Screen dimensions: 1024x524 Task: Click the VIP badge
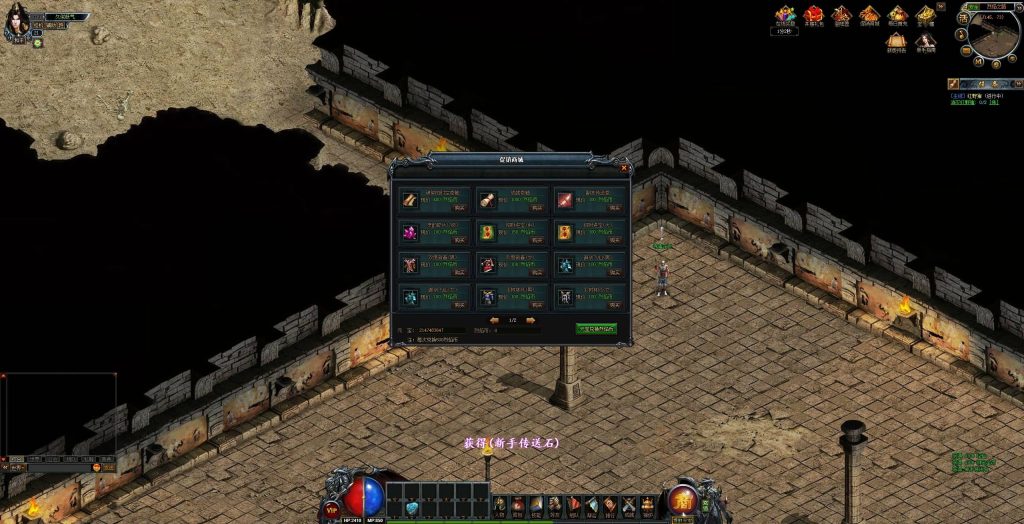[x=333, y=509]
